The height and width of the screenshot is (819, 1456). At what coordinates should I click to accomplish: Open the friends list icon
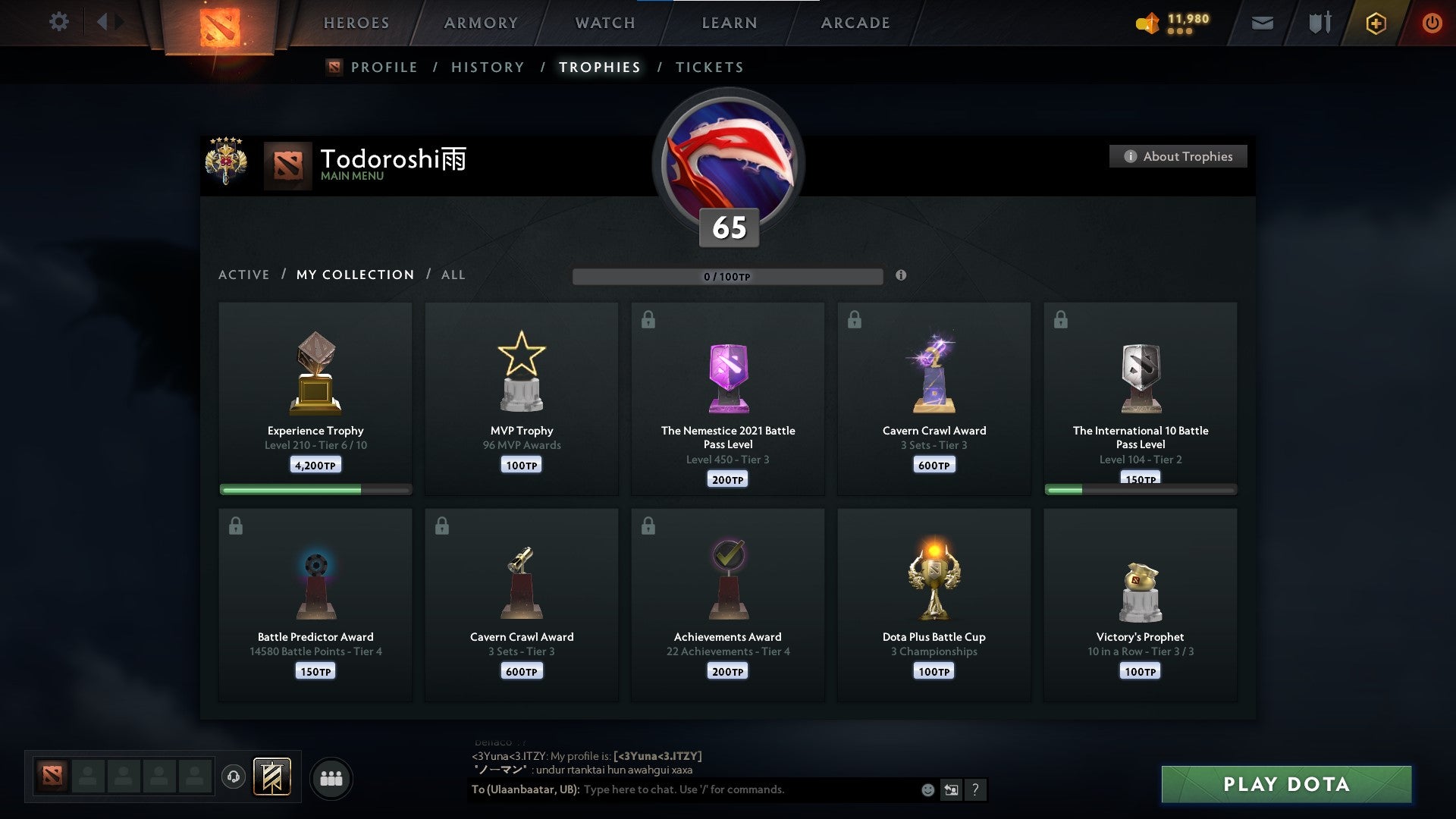coord(331,777)
